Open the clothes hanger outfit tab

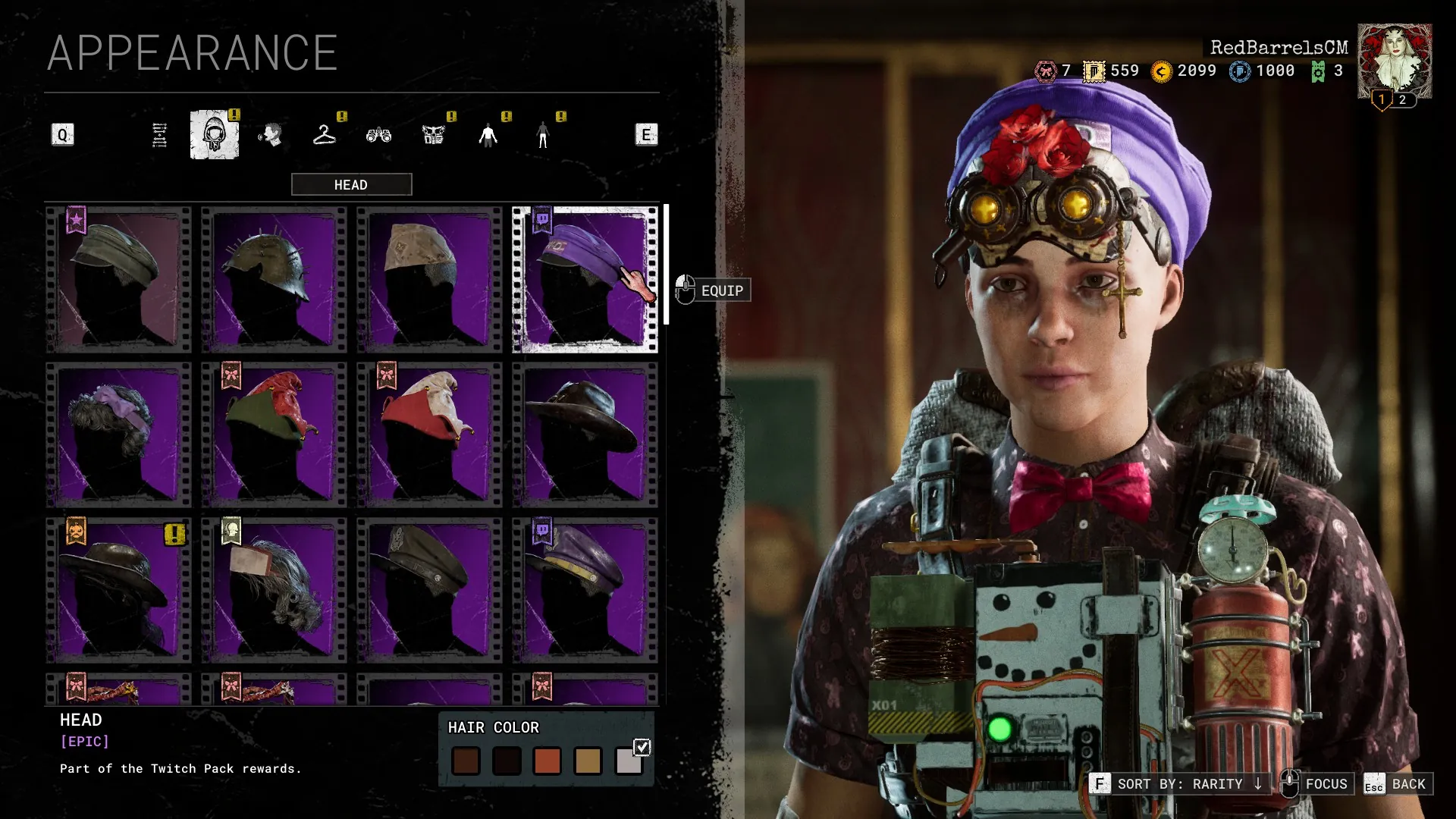click(x=325, y=135)
